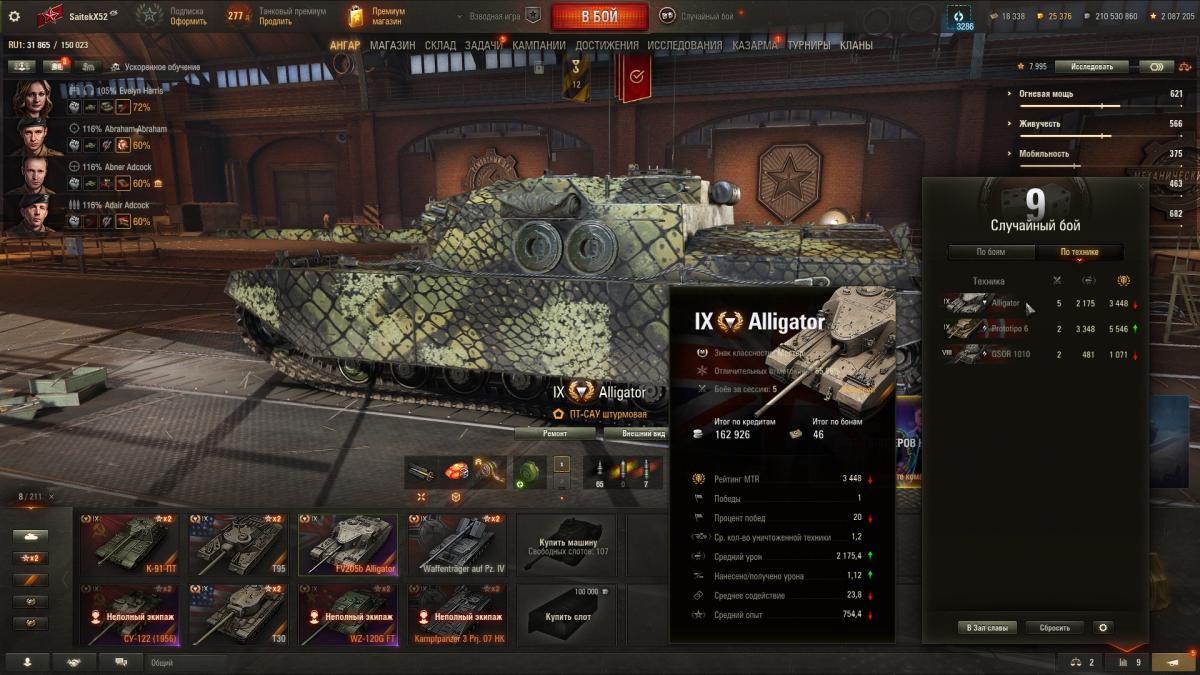The image size is (1200, 675).
Task: Go to the ИССЛЕДОВАНИЯ section
Action: tap(684, 45)
